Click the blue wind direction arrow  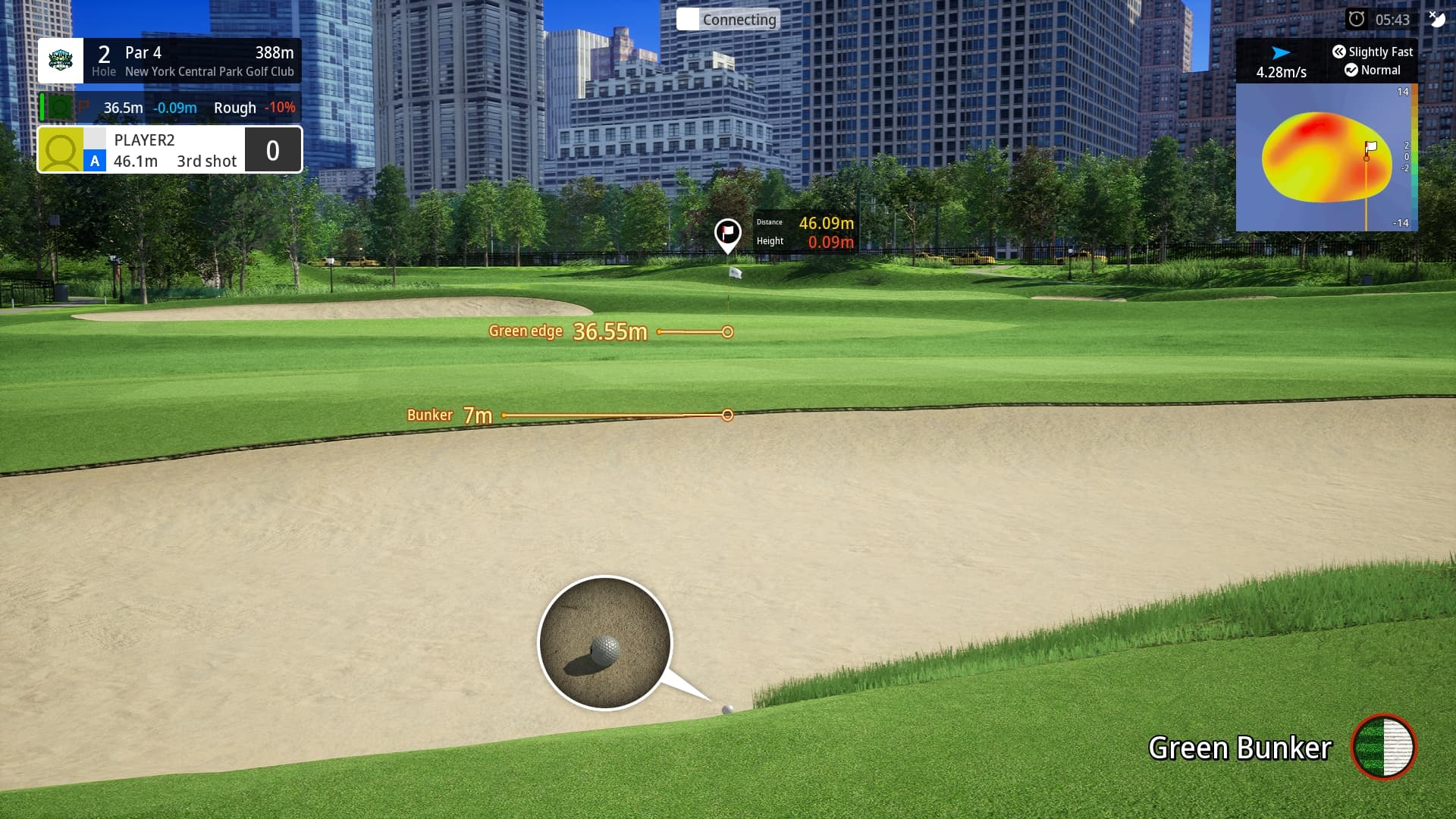pyautogui.click(x=1281, y=53)
